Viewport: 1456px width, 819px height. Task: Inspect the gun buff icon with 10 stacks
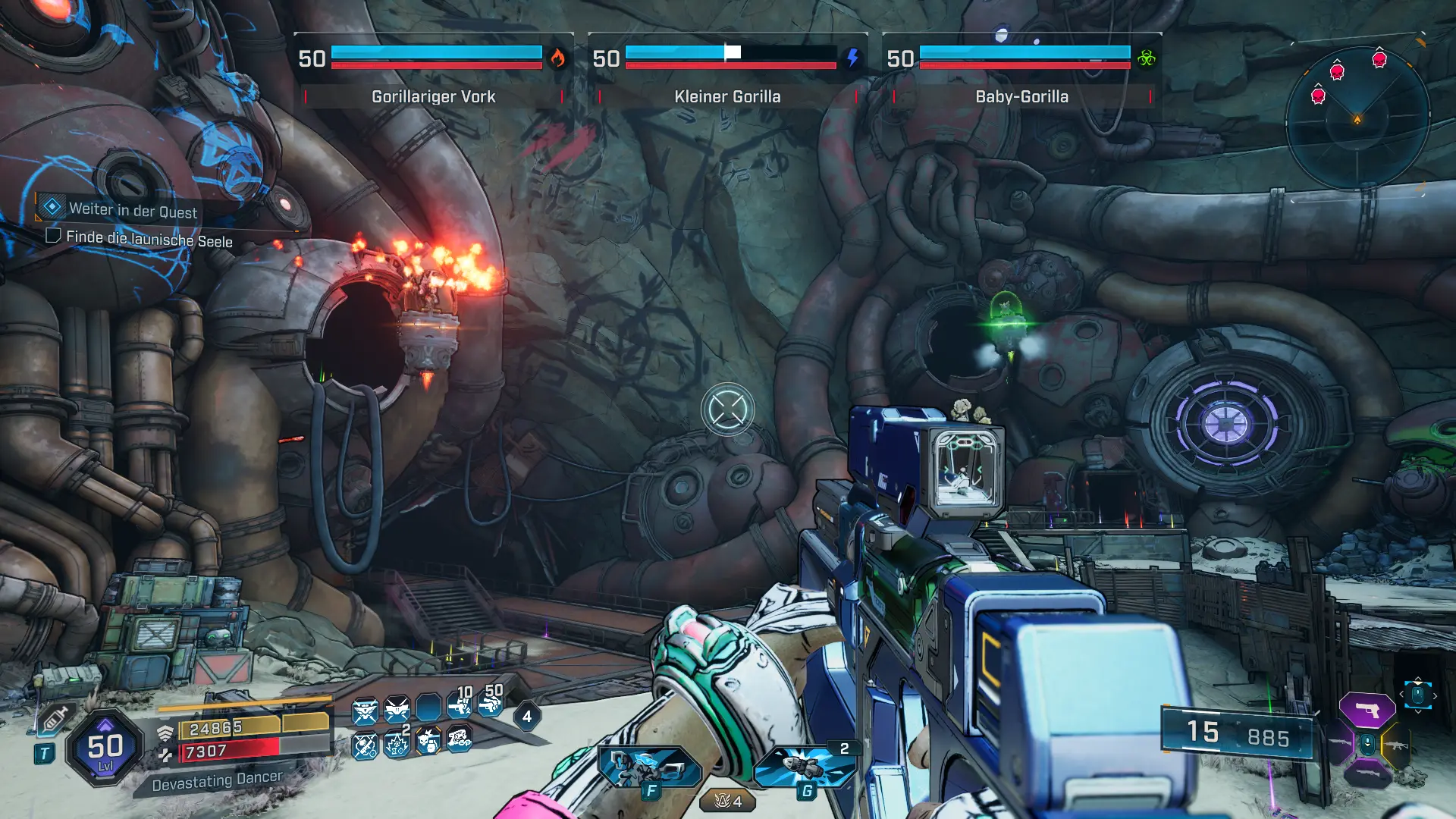coord(460,705)
